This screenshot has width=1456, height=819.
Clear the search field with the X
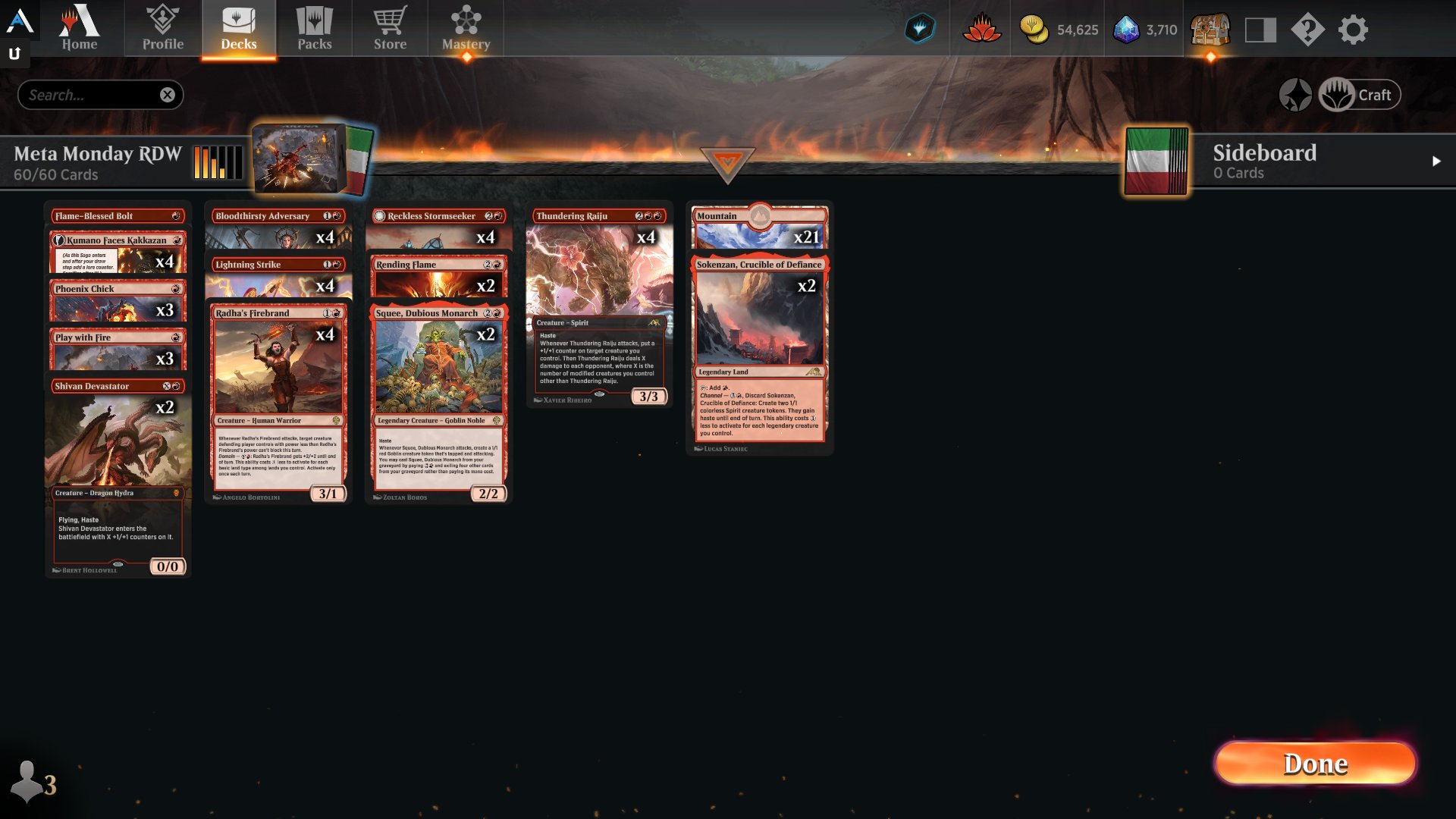click(168, 95)
